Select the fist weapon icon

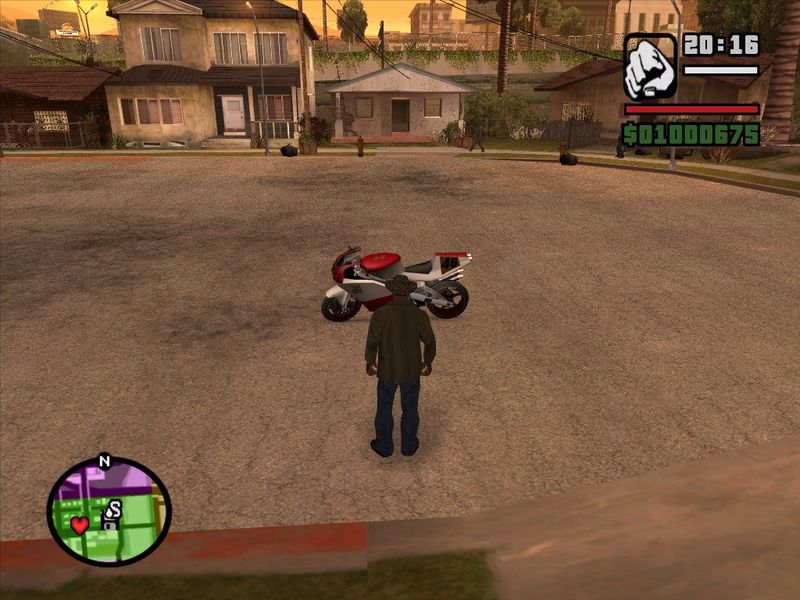(650, 67)
